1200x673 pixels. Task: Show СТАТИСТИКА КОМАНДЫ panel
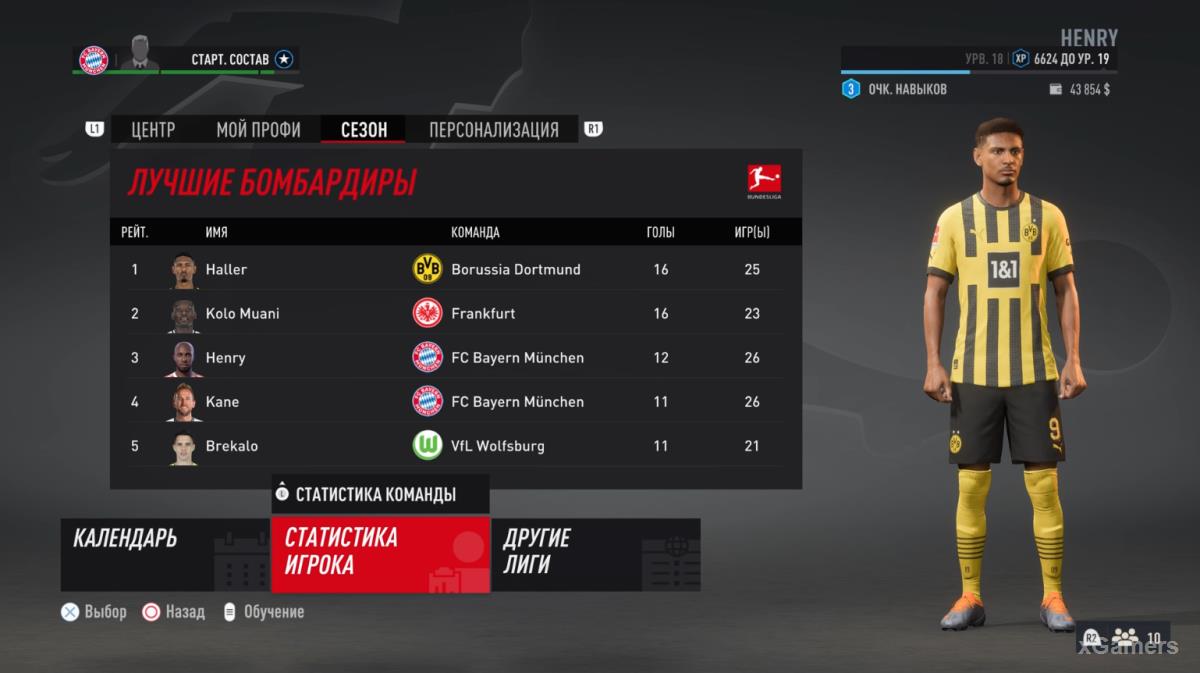point(380,494)
